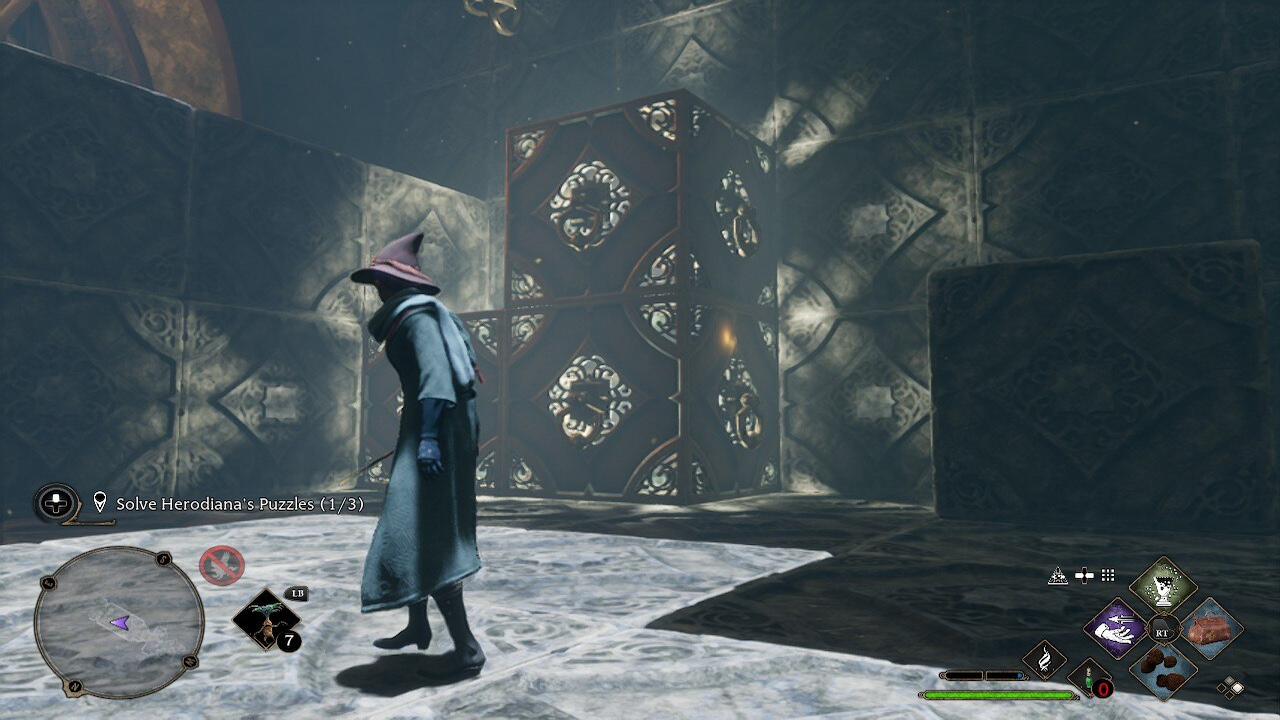Click the quest location pin marker
1280x720 pixels.
[99, 501]
